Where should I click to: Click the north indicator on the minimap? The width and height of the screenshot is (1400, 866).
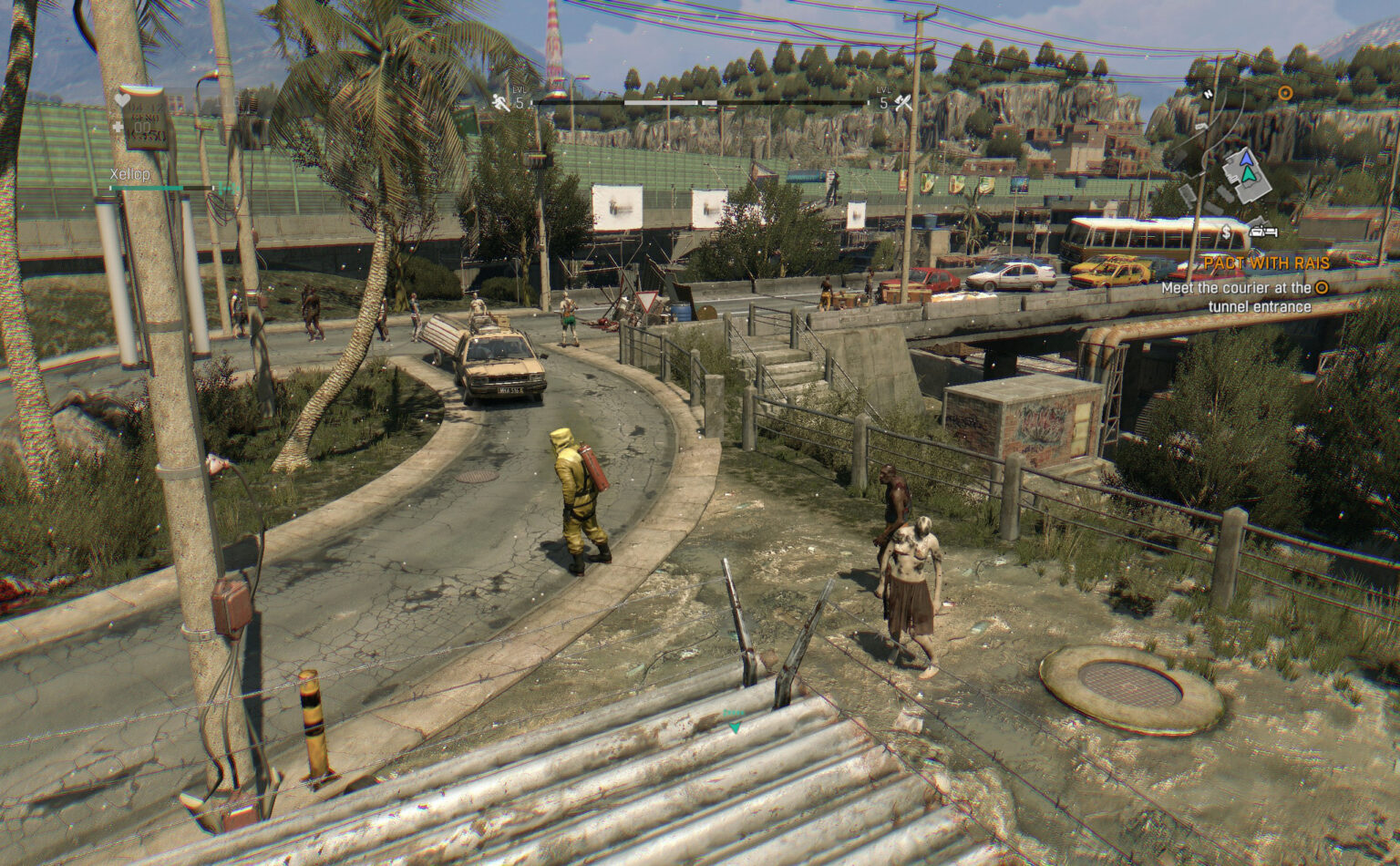click(1210, 93)
